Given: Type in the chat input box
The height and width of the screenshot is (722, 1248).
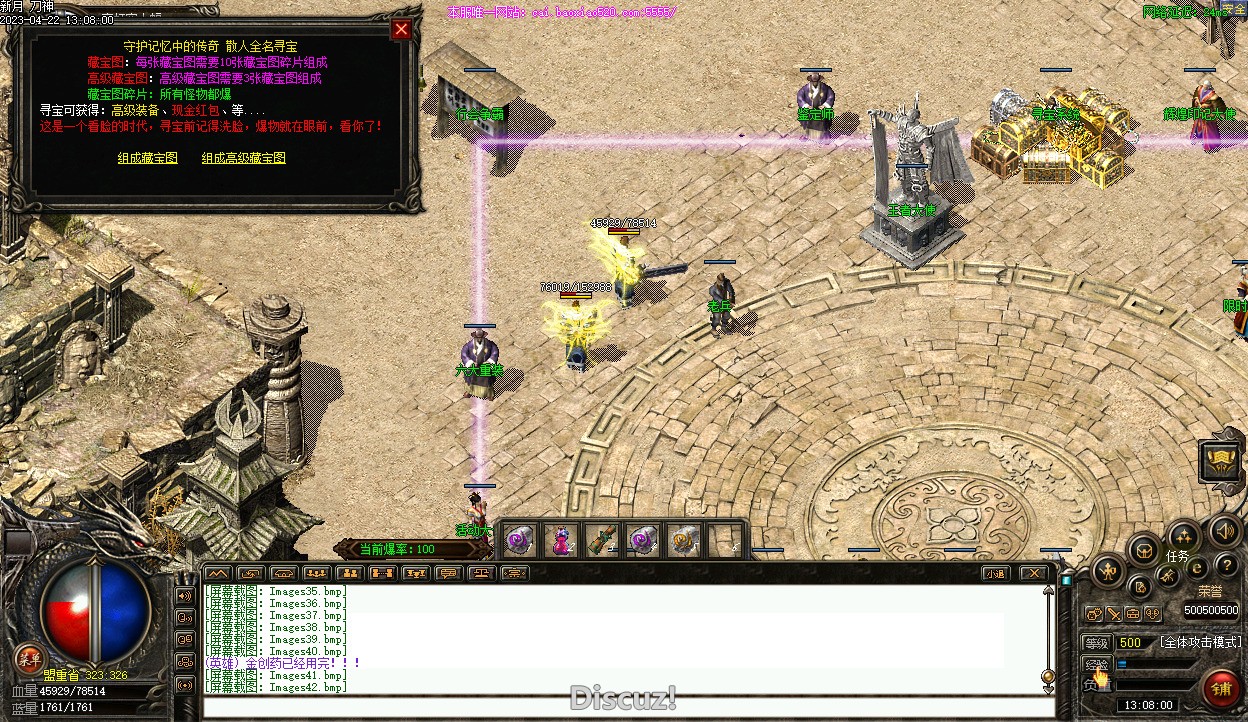Looking at the screenshot, I should [620, 707].
